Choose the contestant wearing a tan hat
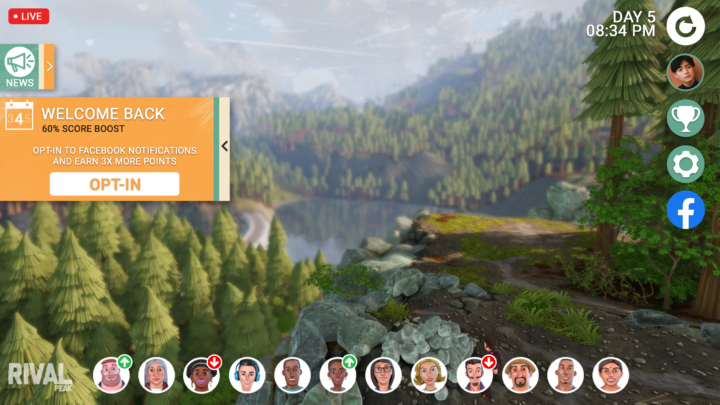Viewport: 720px width, 405px height. coord(520,375)
